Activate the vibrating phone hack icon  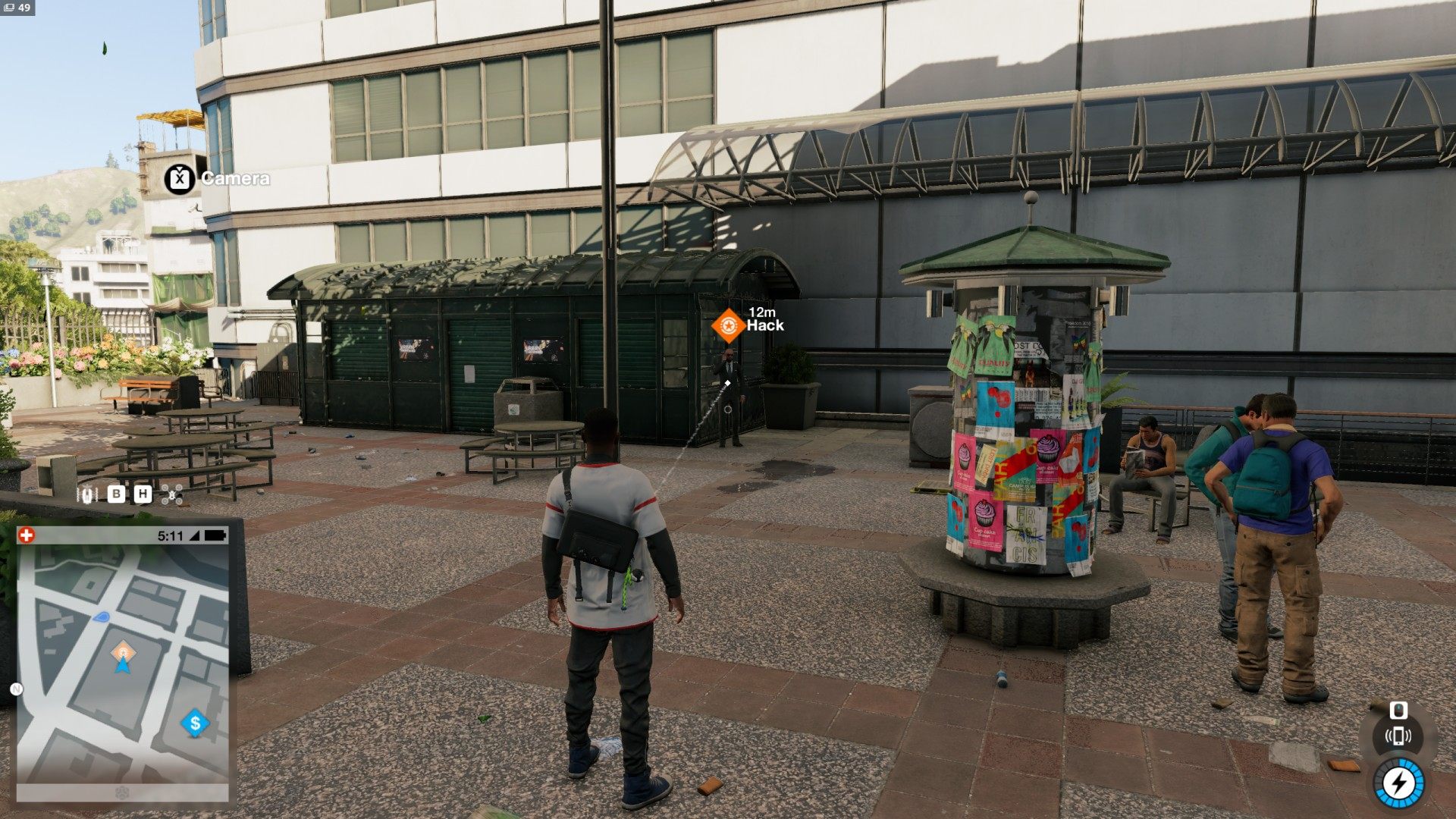coord(1398,736)
